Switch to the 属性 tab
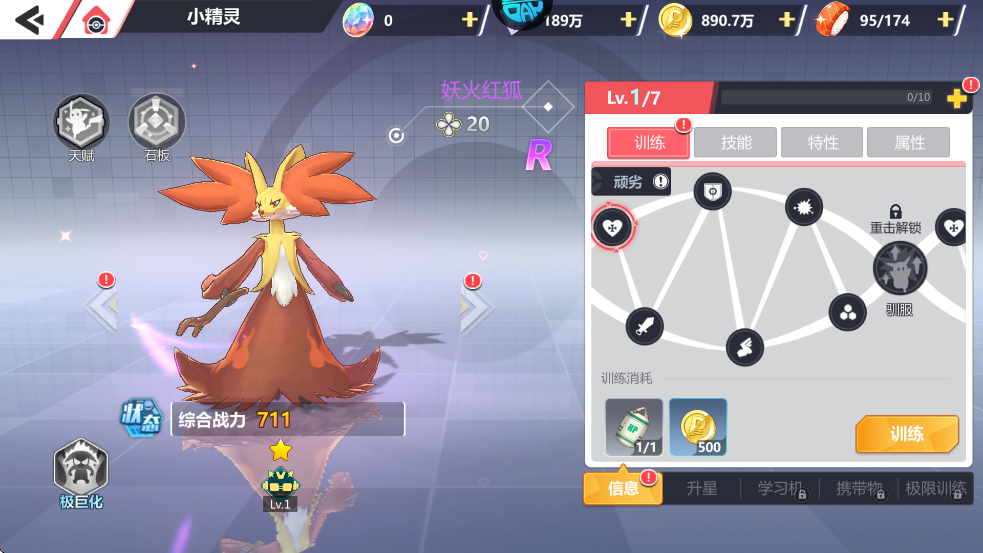983x553 pixels. point(909,143)
